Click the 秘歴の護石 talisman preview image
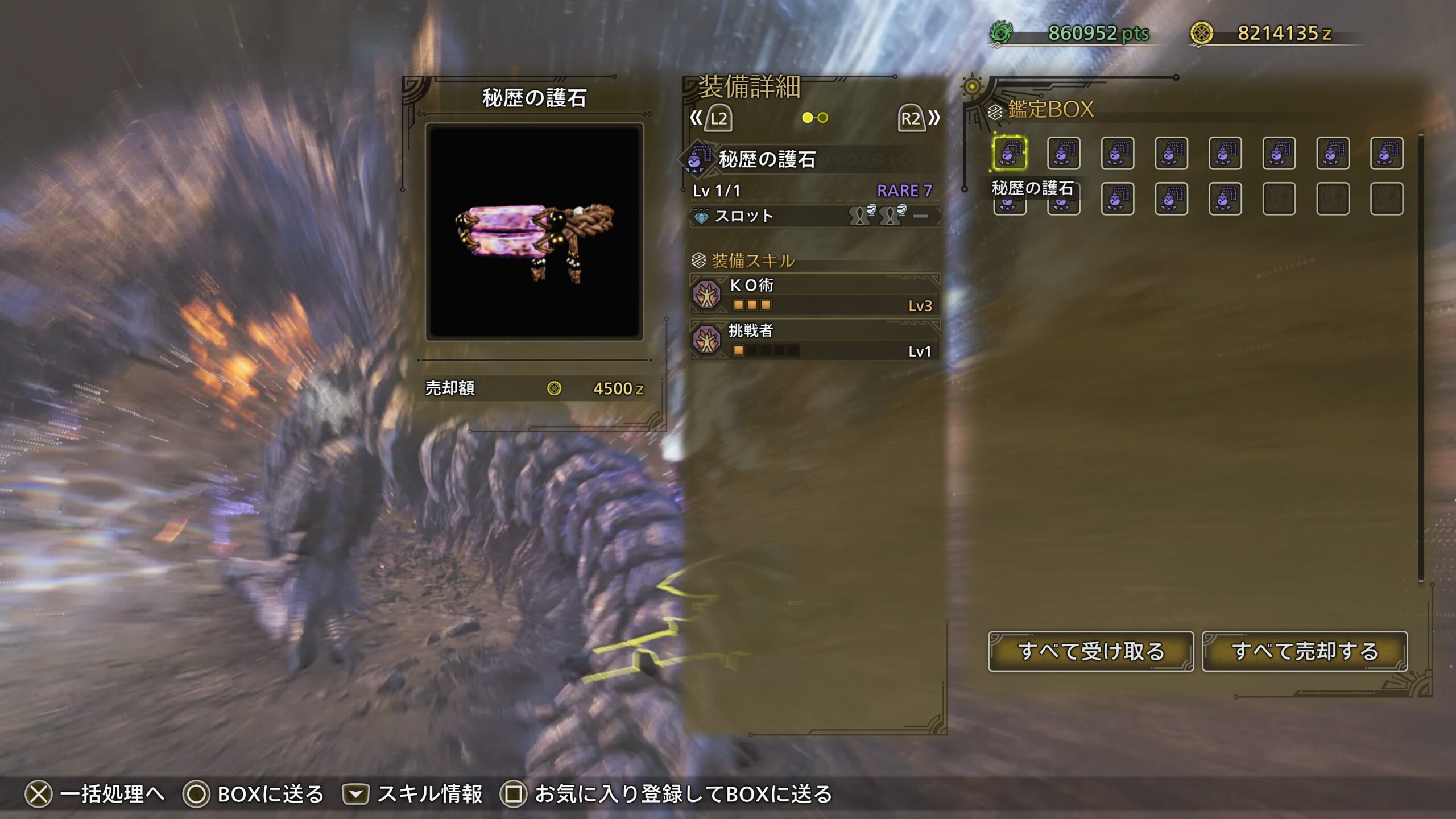Viewport: 1456px width, 819px height. 534,232
